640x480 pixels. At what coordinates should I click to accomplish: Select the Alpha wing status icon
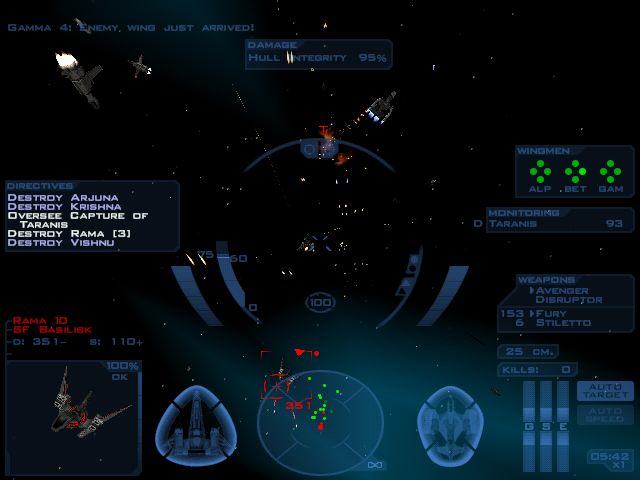coord(541,172)
